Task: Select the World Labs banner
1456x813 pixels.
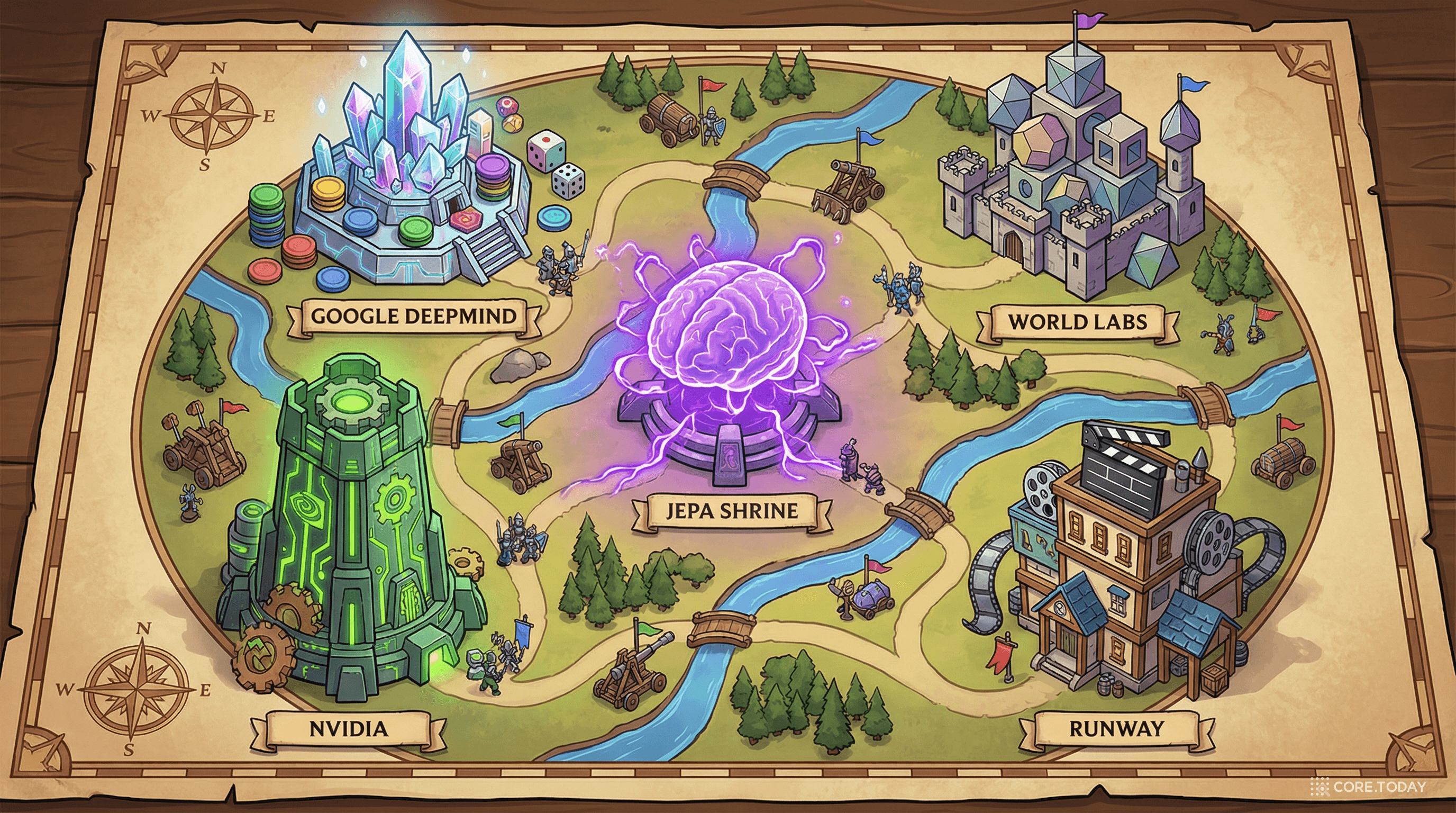Action: point(1077,322)
